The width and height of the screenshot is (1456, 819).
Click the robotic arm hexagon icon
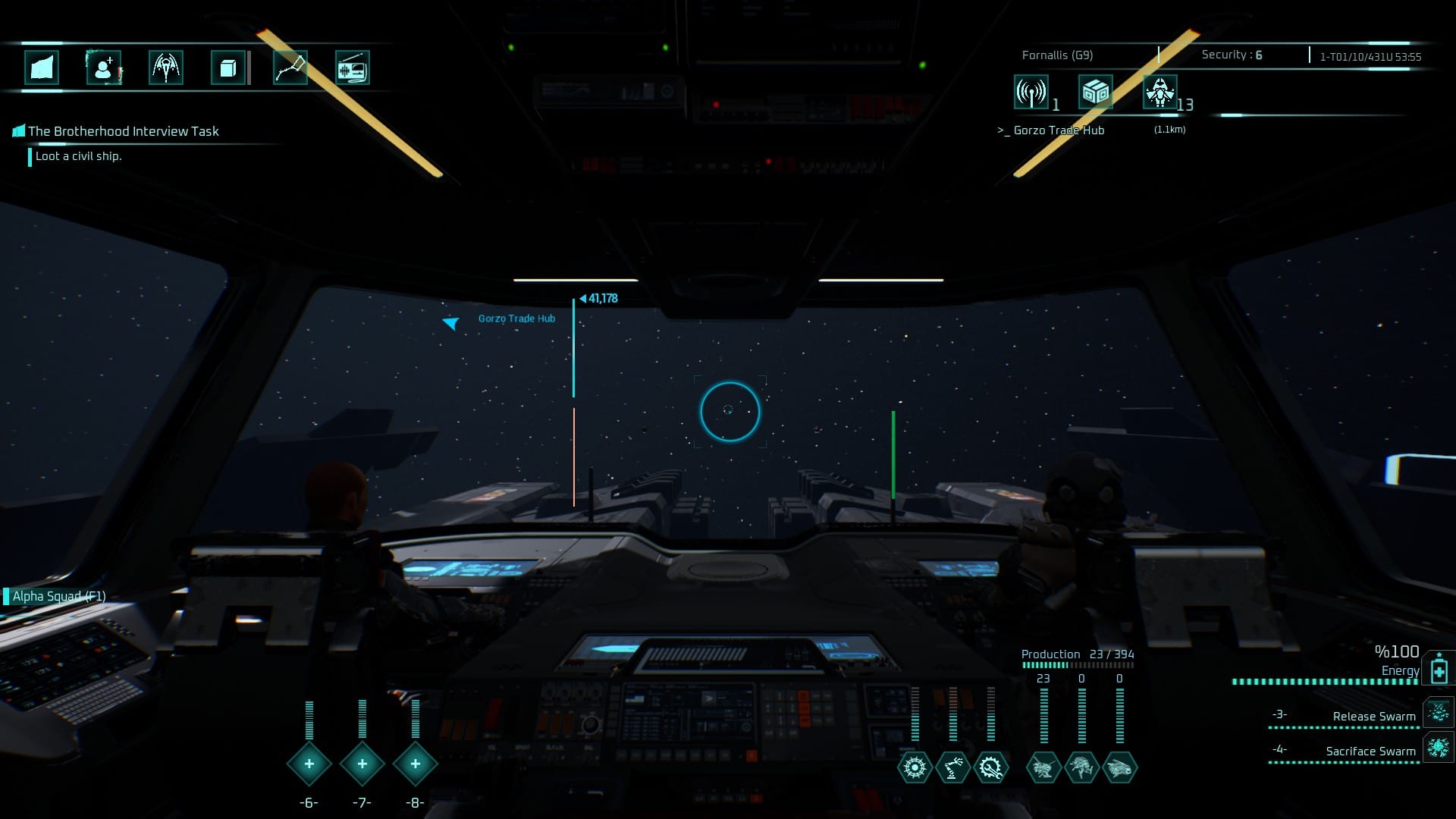[x=952, y=767]
